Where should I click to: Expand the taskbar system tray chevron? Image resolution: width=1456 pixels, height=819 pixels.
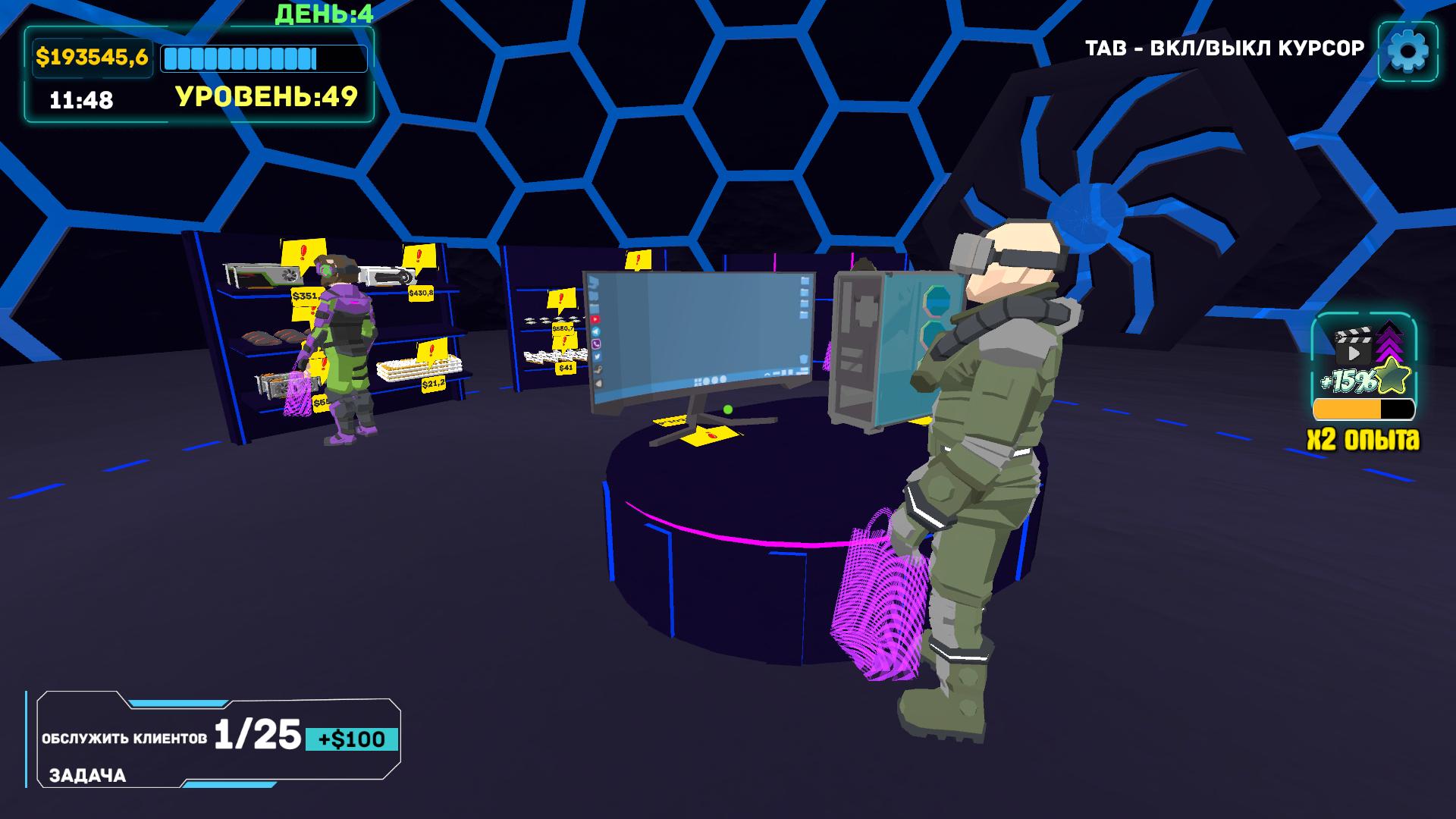[x=767, y=375]
